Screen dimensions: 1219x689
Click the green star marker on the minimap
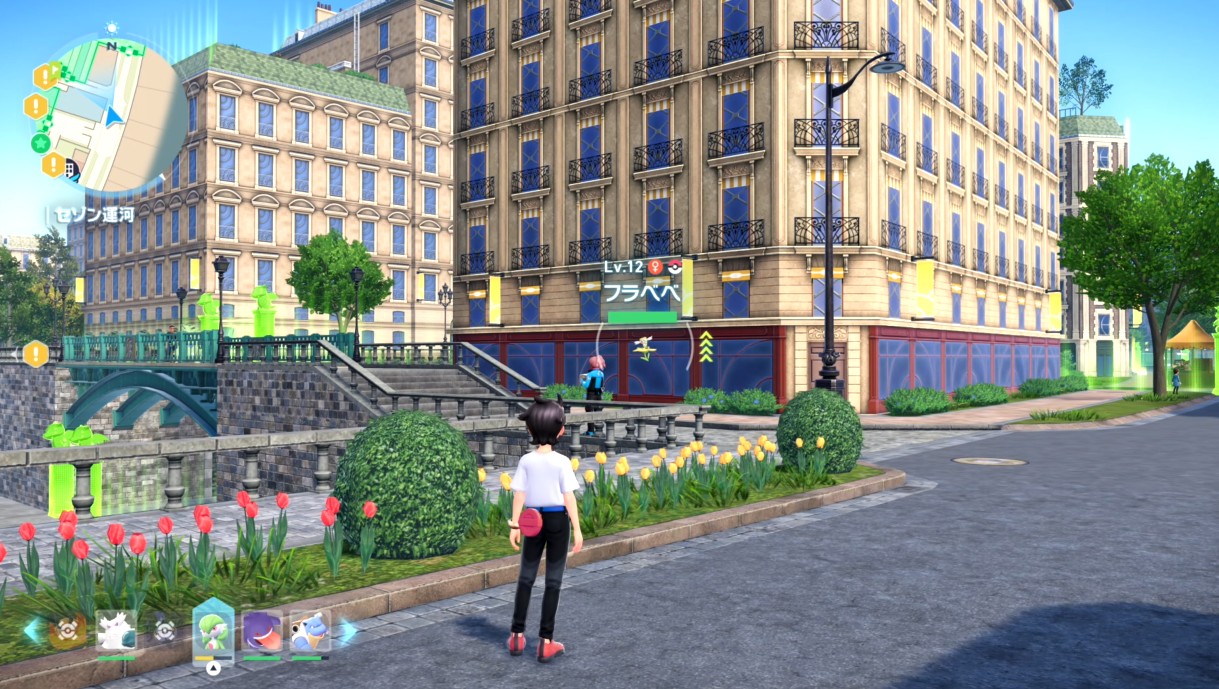tap(41, 142)
